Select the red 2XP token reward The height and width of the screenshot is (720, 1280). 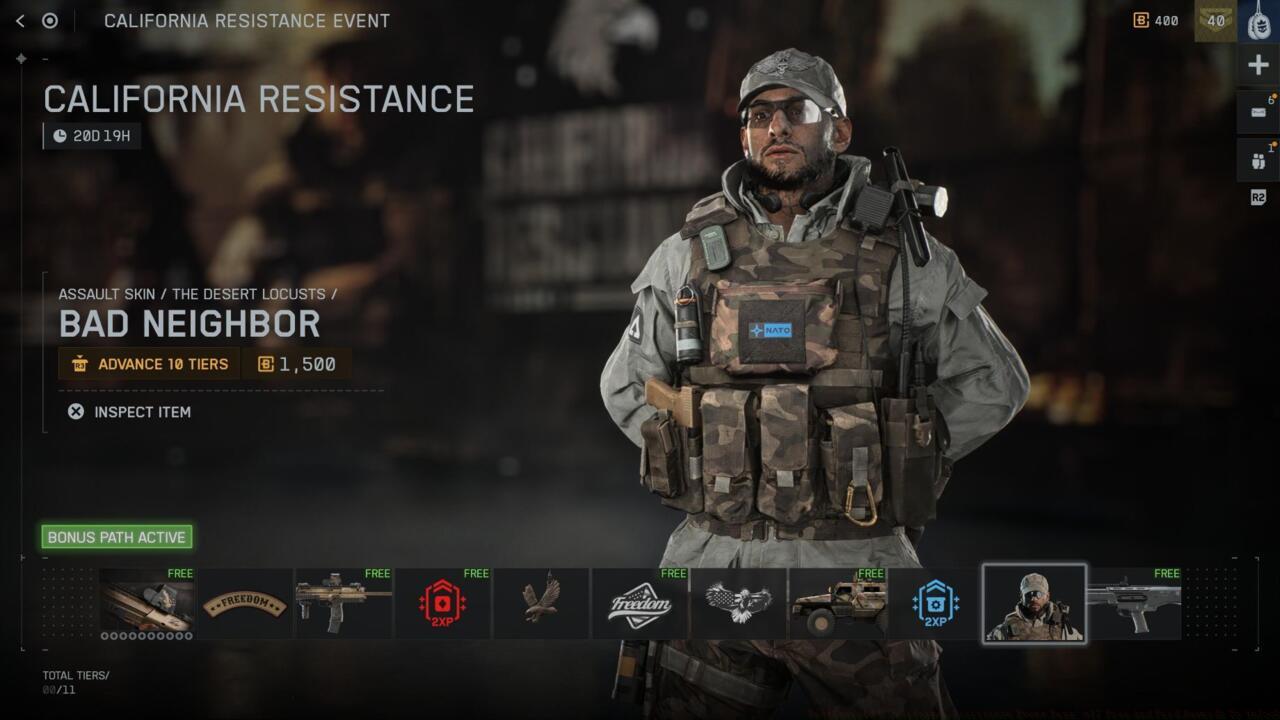point(442,604)
